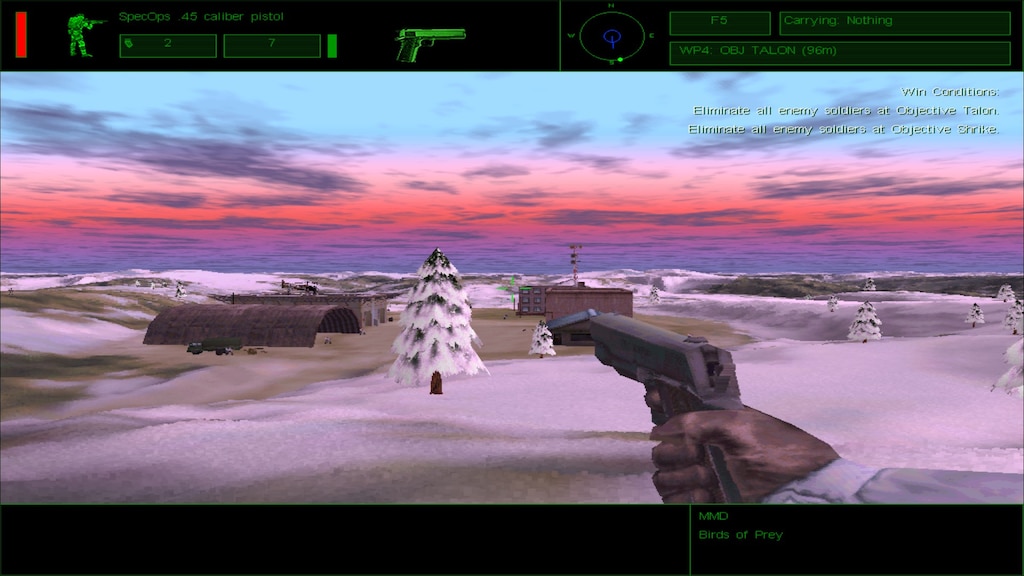Viewport: 1024px width, 576px height.
Task: Click the F5 indicator box
Action: 719,22
